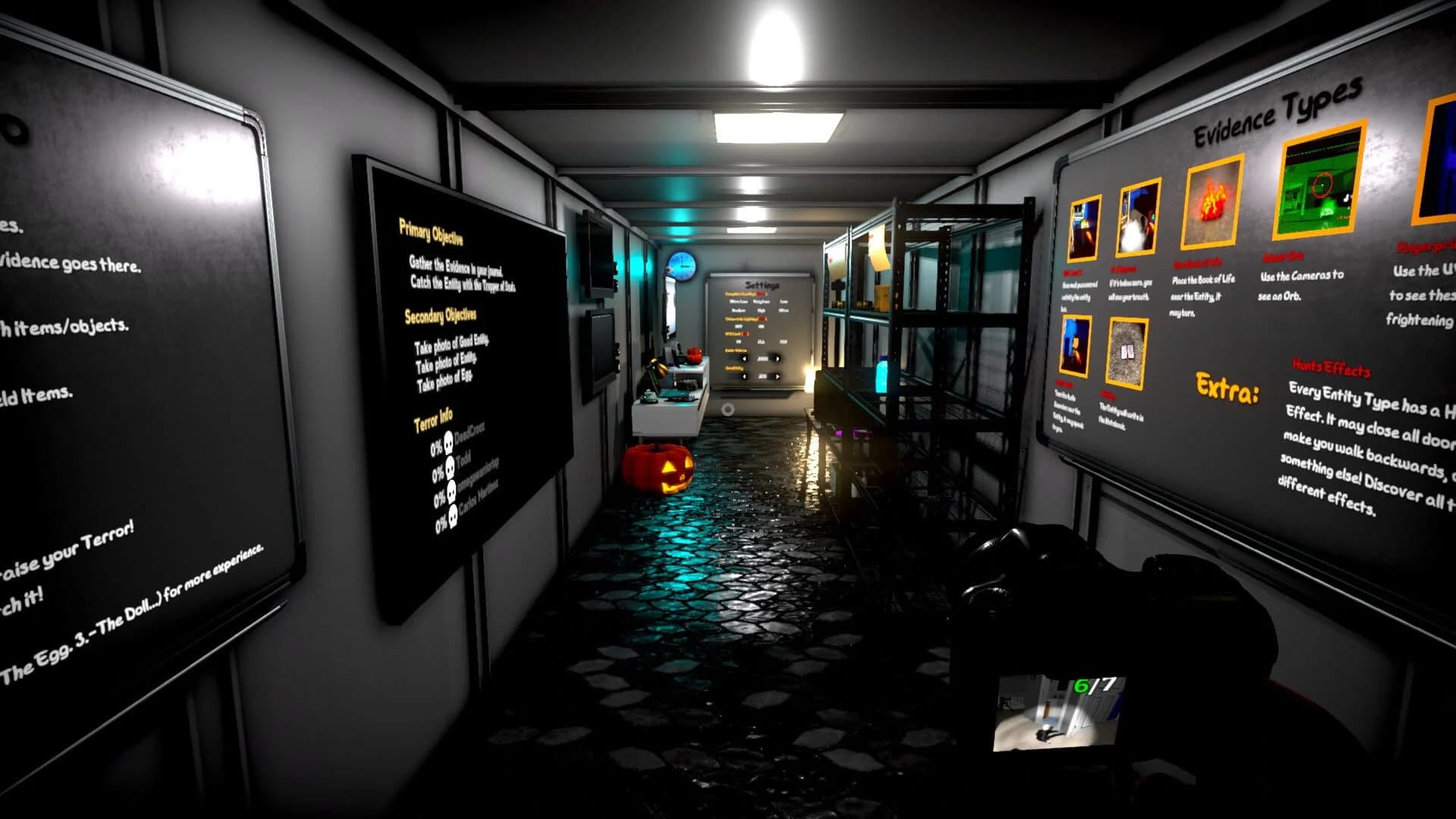The width and height of the screenshot is (1456, 819).
Task: Select Ultra graphics quality
Action: tap(783, 310)
